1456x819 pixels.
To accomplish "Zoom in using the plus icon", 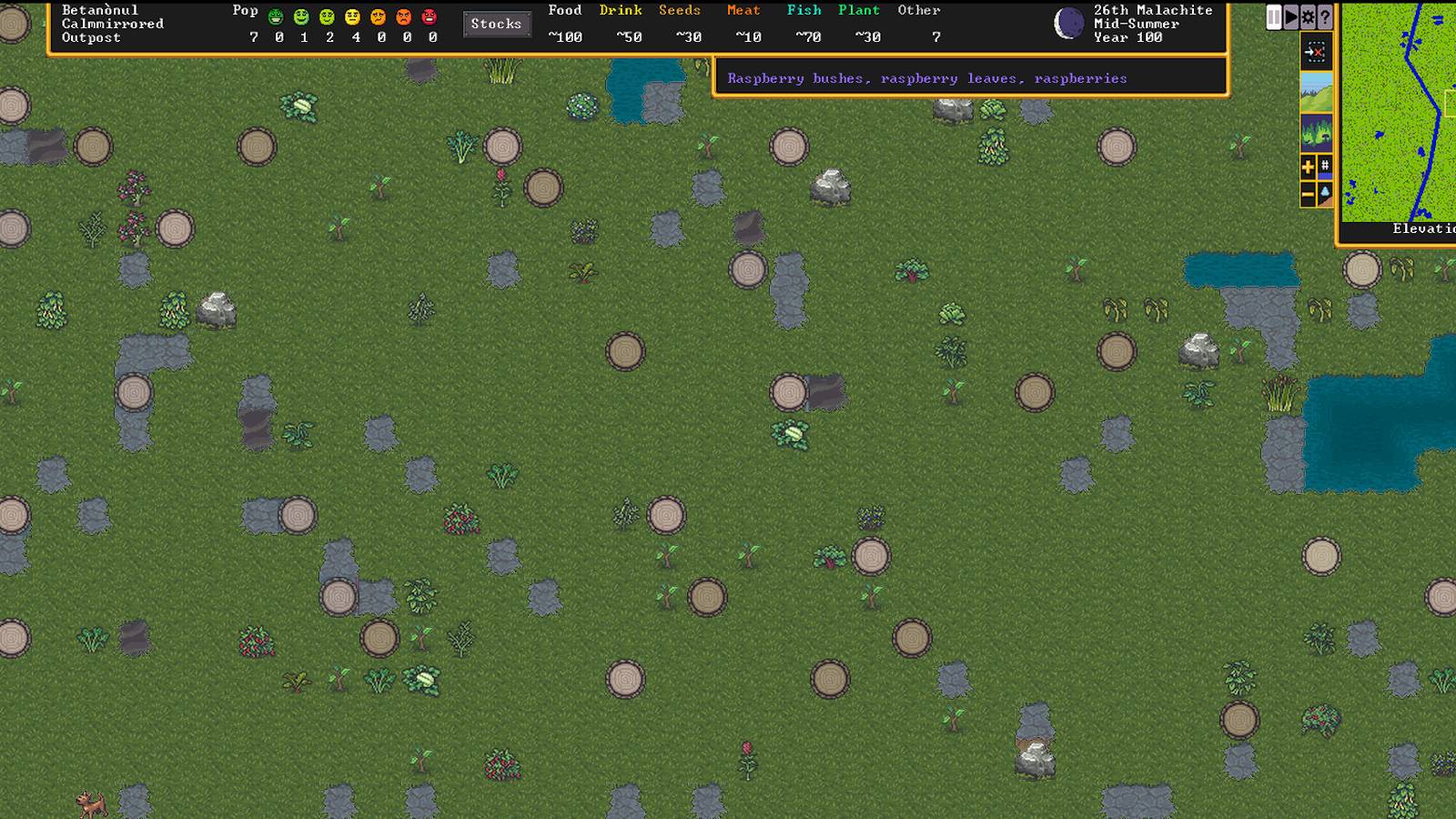I will (1307, 166).
